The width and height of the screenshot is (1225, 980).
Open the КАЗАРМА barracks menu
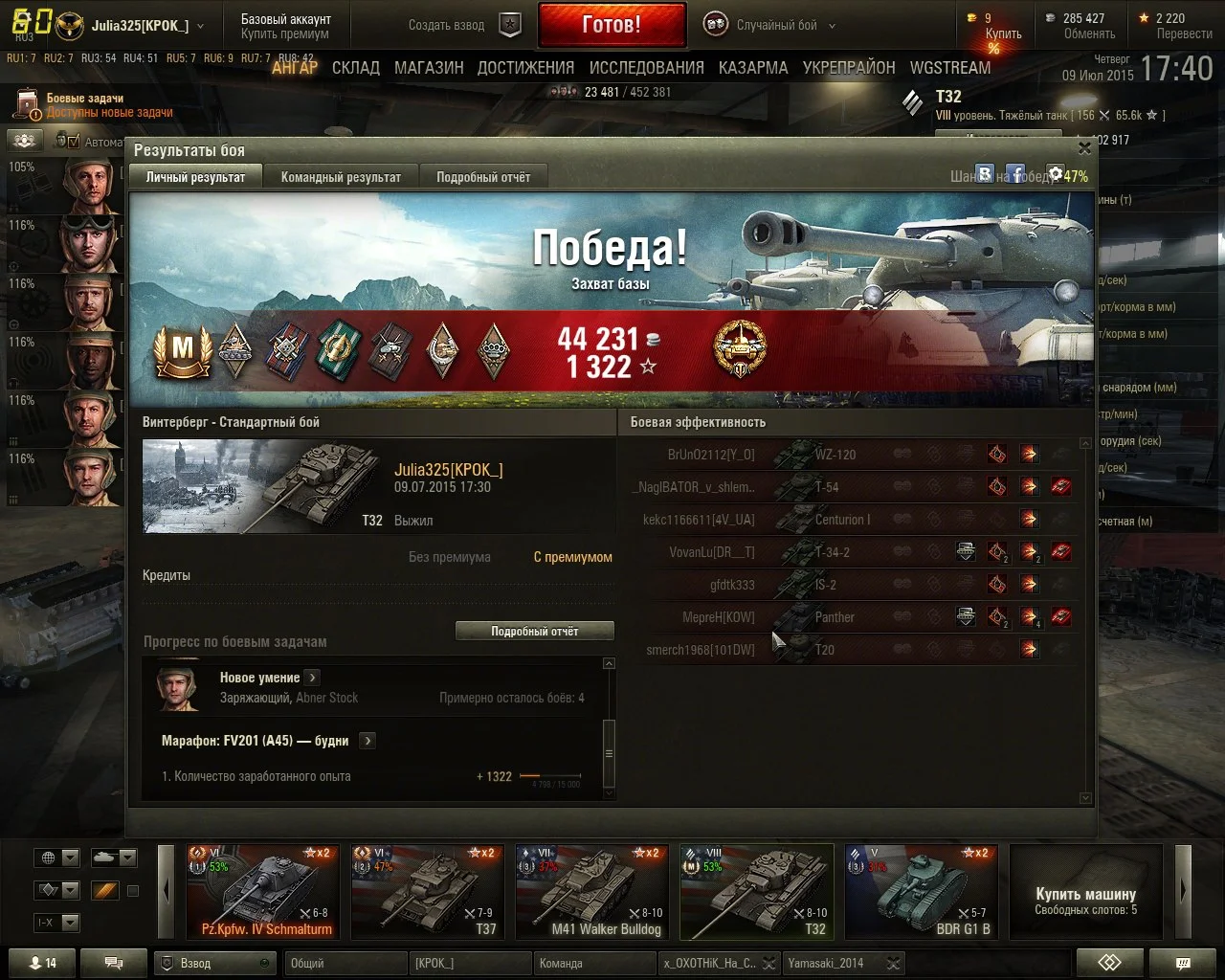click(753, 68)
